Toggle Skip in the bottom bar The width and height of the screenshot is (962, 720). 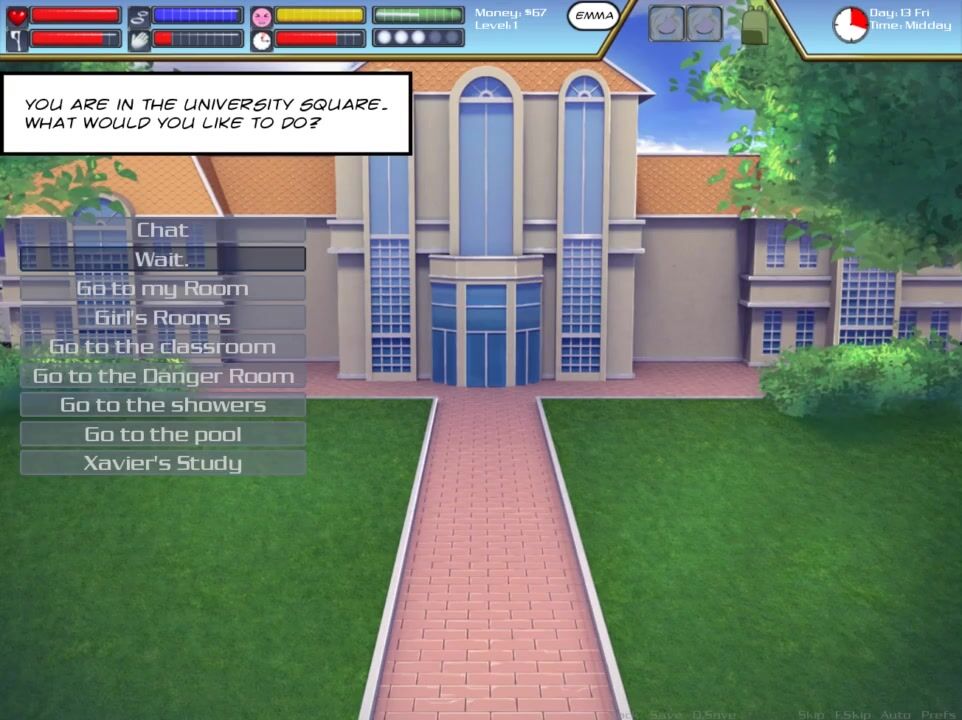pyautogui.click(x=810, y=714)
